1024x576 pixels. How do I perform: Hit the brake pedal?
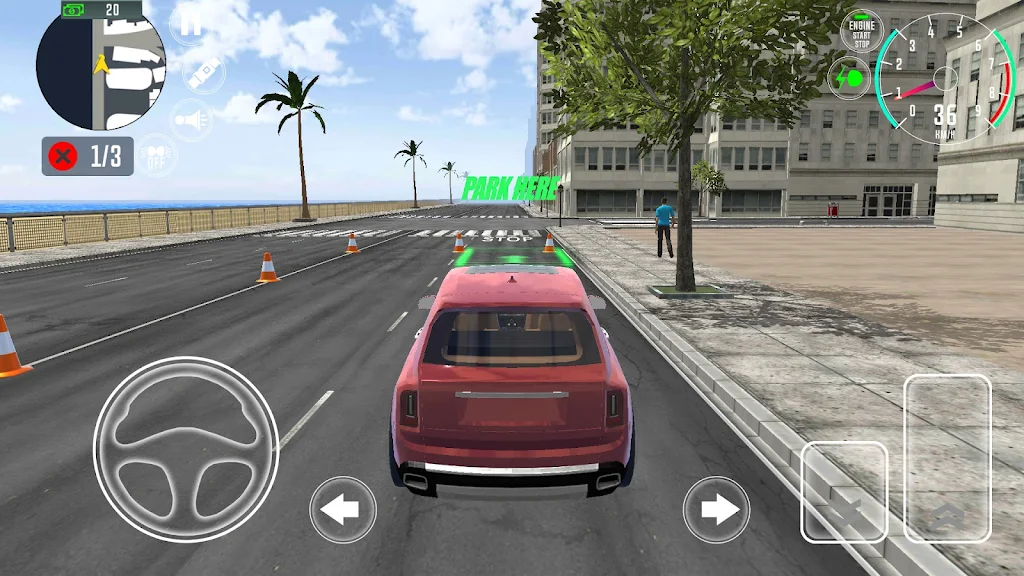pos(844,492)
